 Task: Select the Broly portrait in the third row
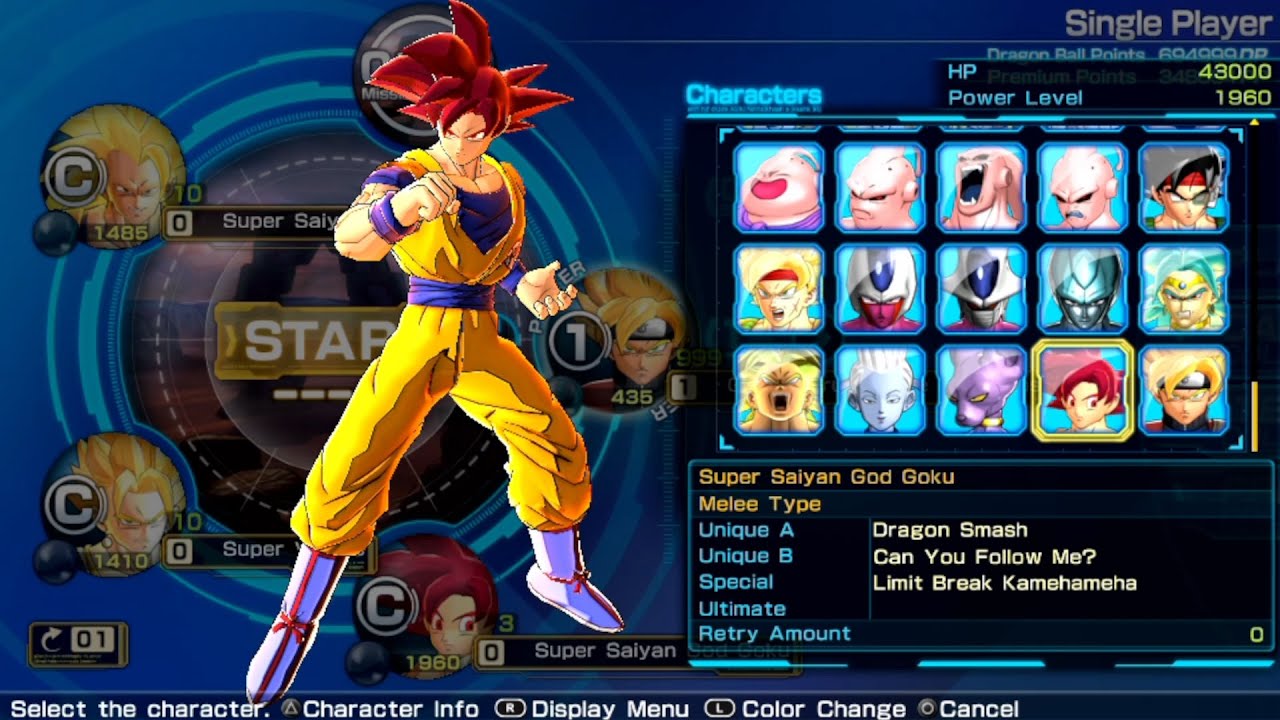(x=778, y=392)
